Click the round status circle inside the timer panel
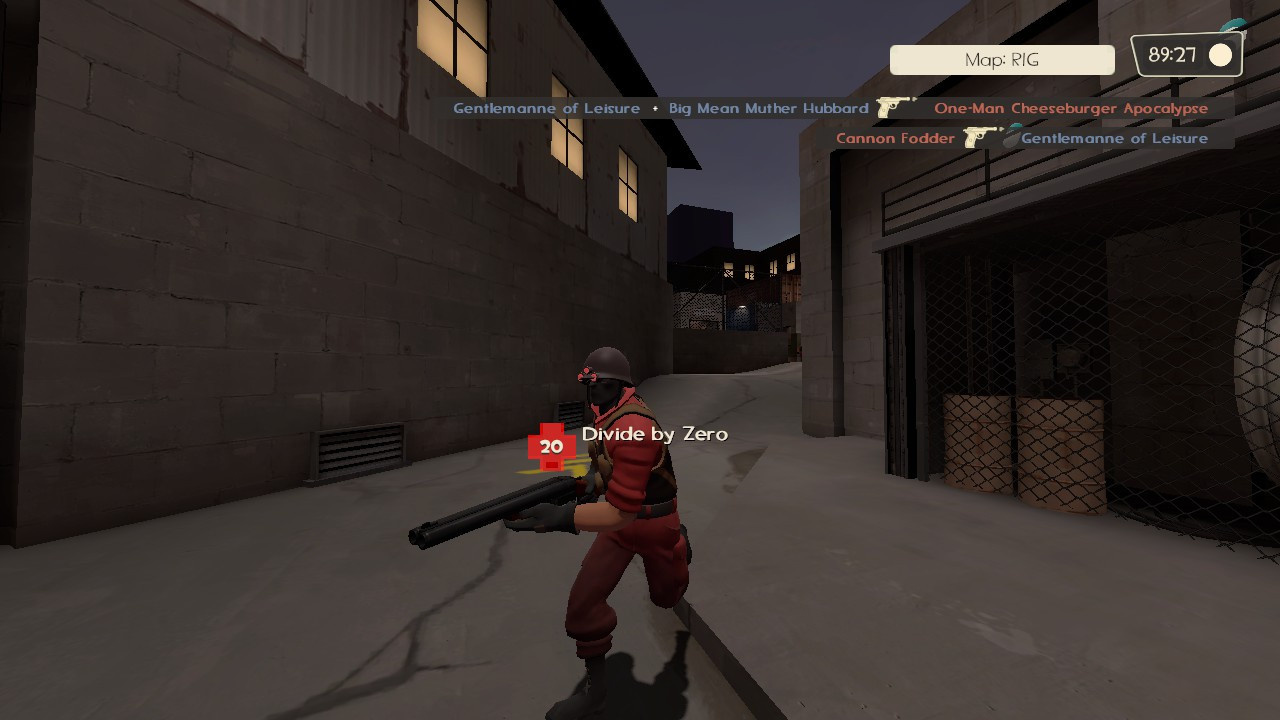This screenshot has width=1280, height=720. pos(1221,55)
